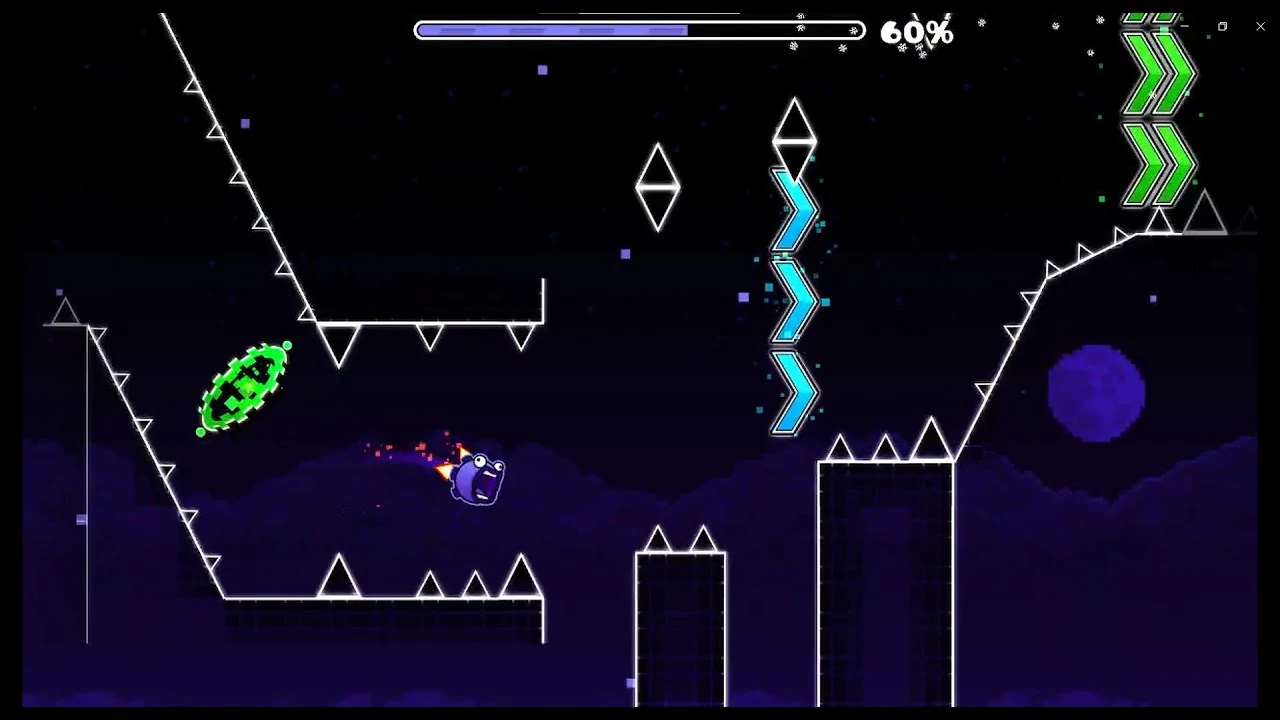Click the small purple block near the bottom
1280x720 pixels.
coord(630,682)
